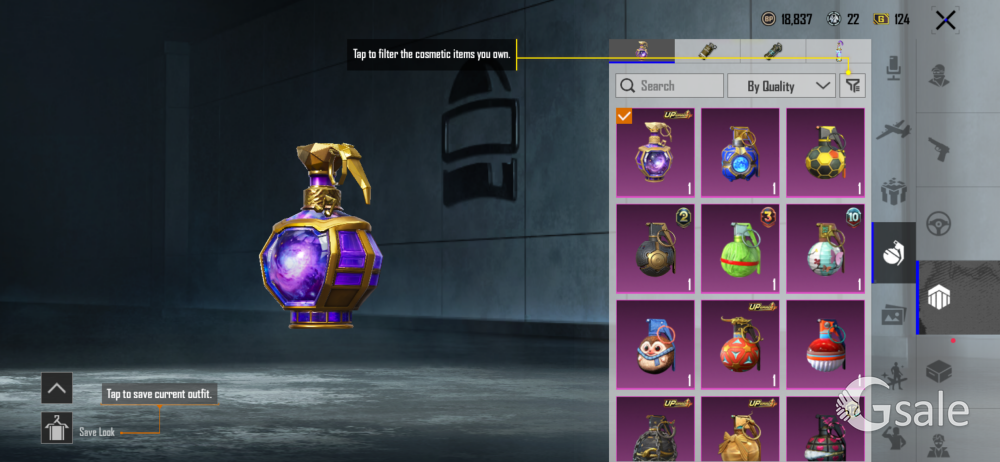Toggle the owned items filter icon
The image size is (1000, 462).
[x=852, y=86]
